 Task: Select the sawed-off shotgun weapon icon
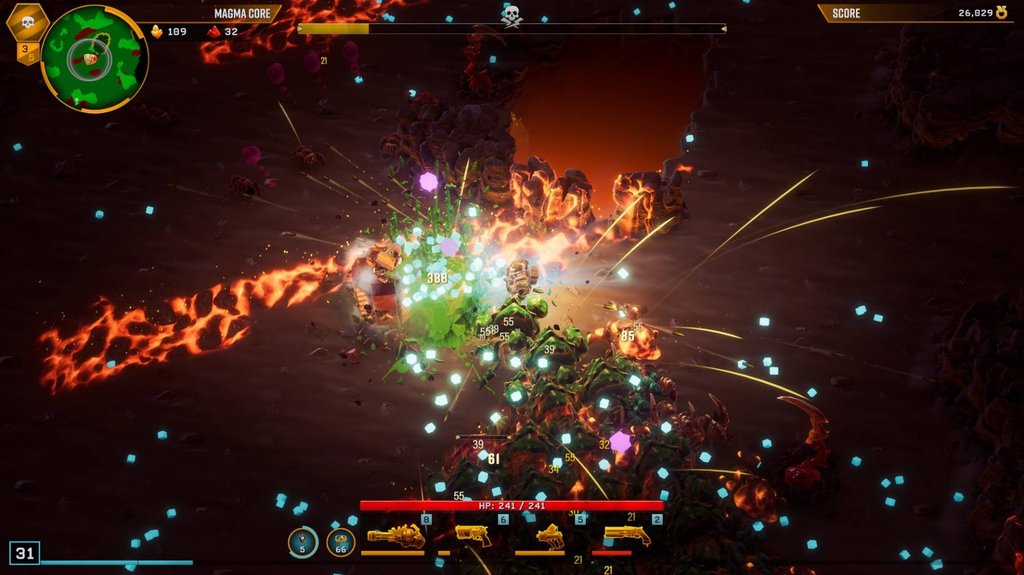pyautogui.click(x=626, y=536)
